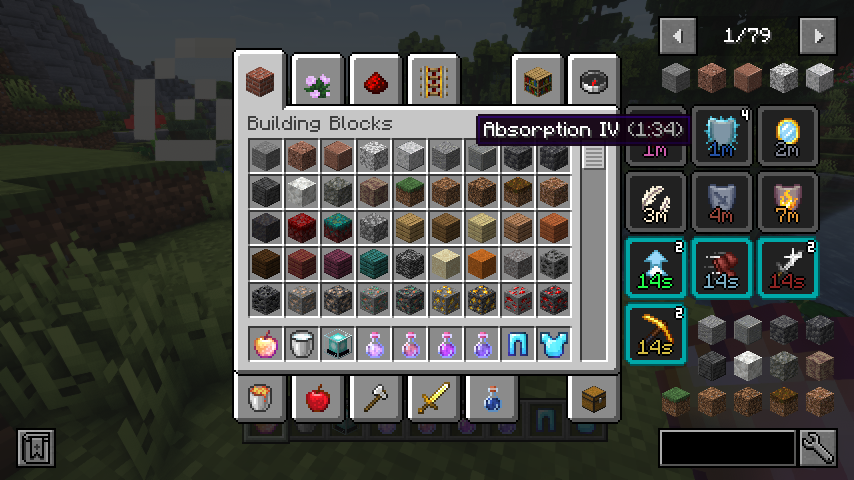Viewport: 854px width, 480px height.
Task: Open the rail transportation tab
Action: click(x=431, y=82)
